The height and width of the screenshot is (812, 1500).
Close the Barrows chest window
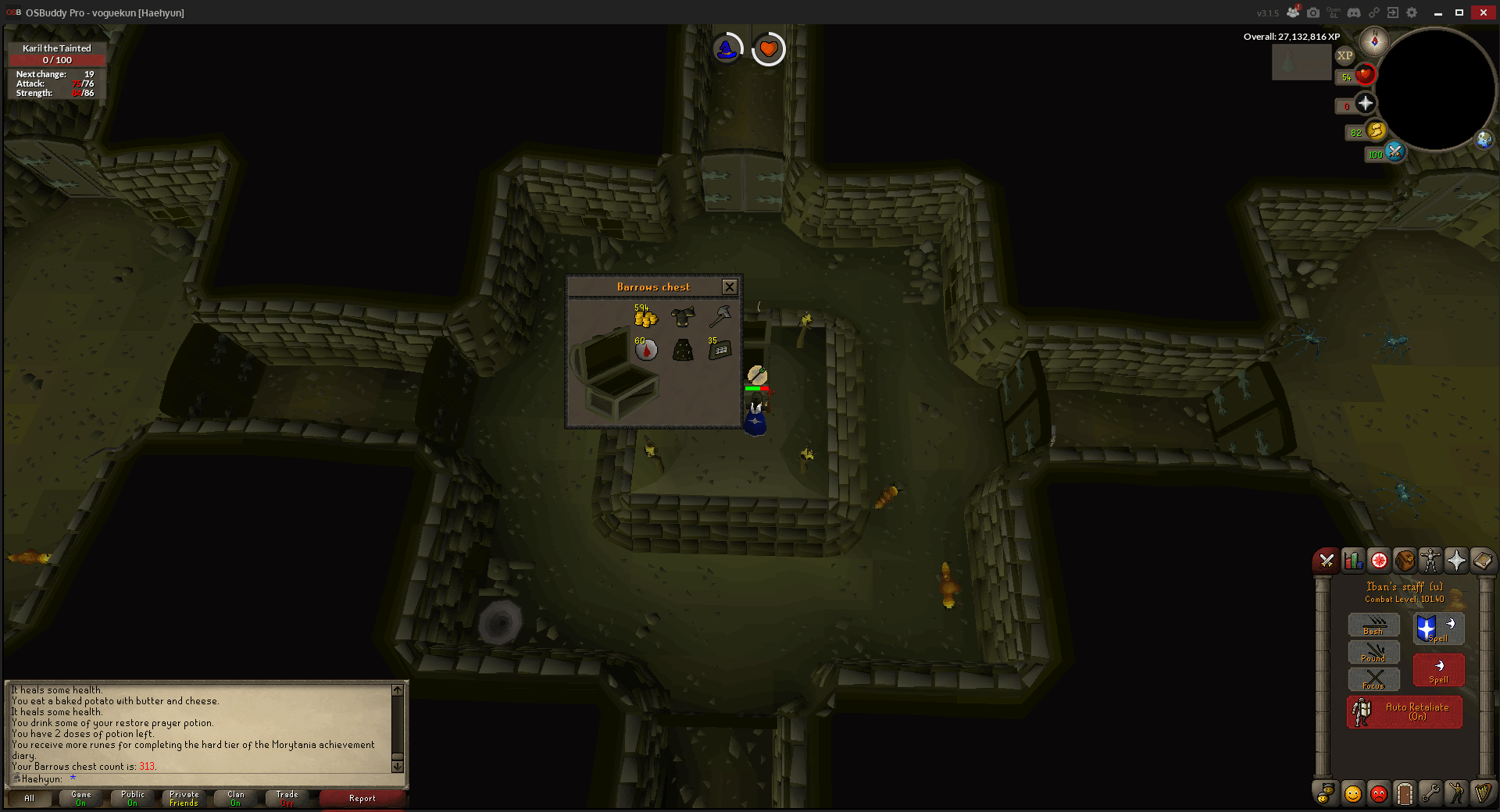click(x=730, y=287)
